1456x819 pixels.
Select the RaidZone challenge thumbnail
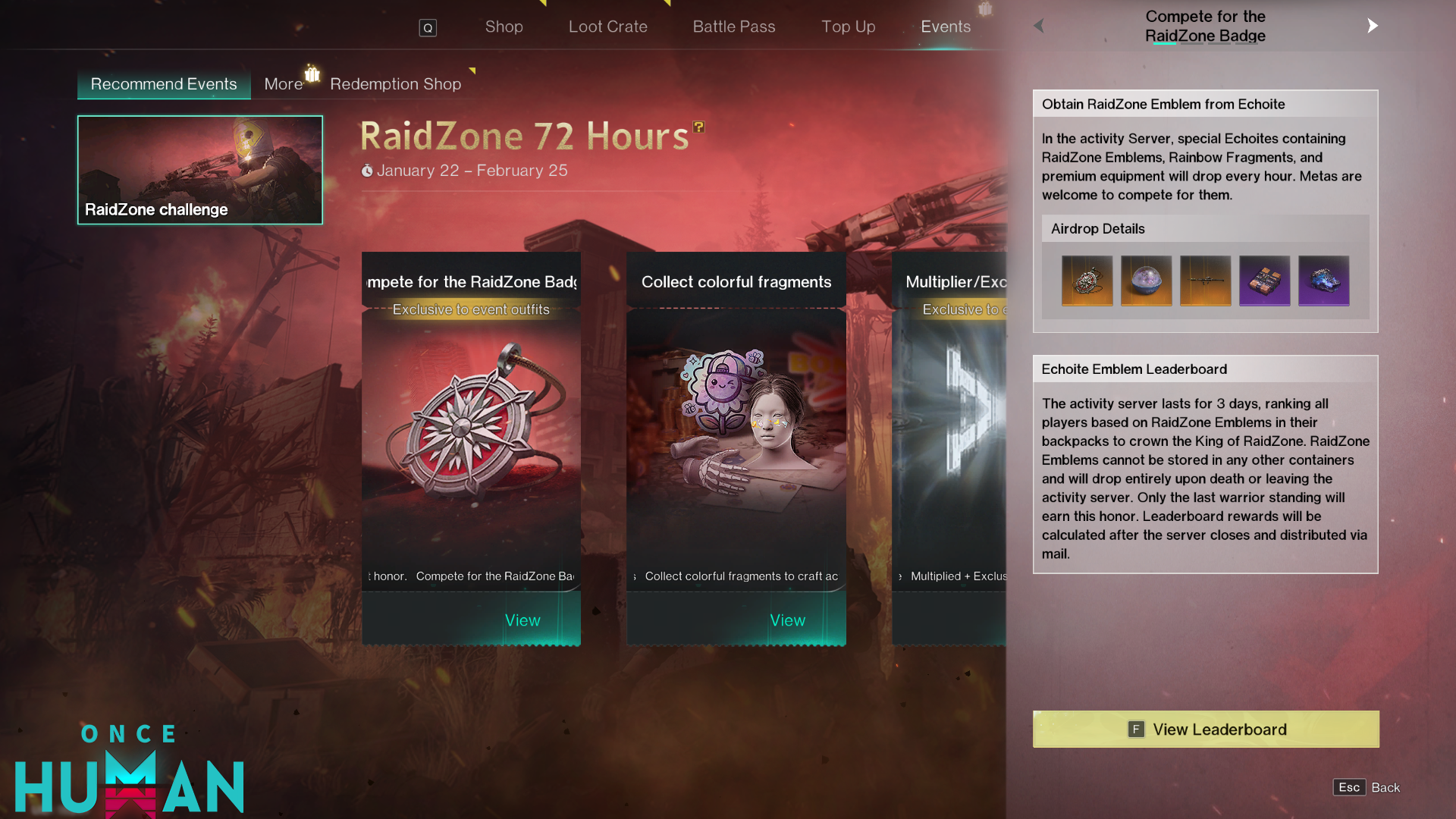pos(200,170)
